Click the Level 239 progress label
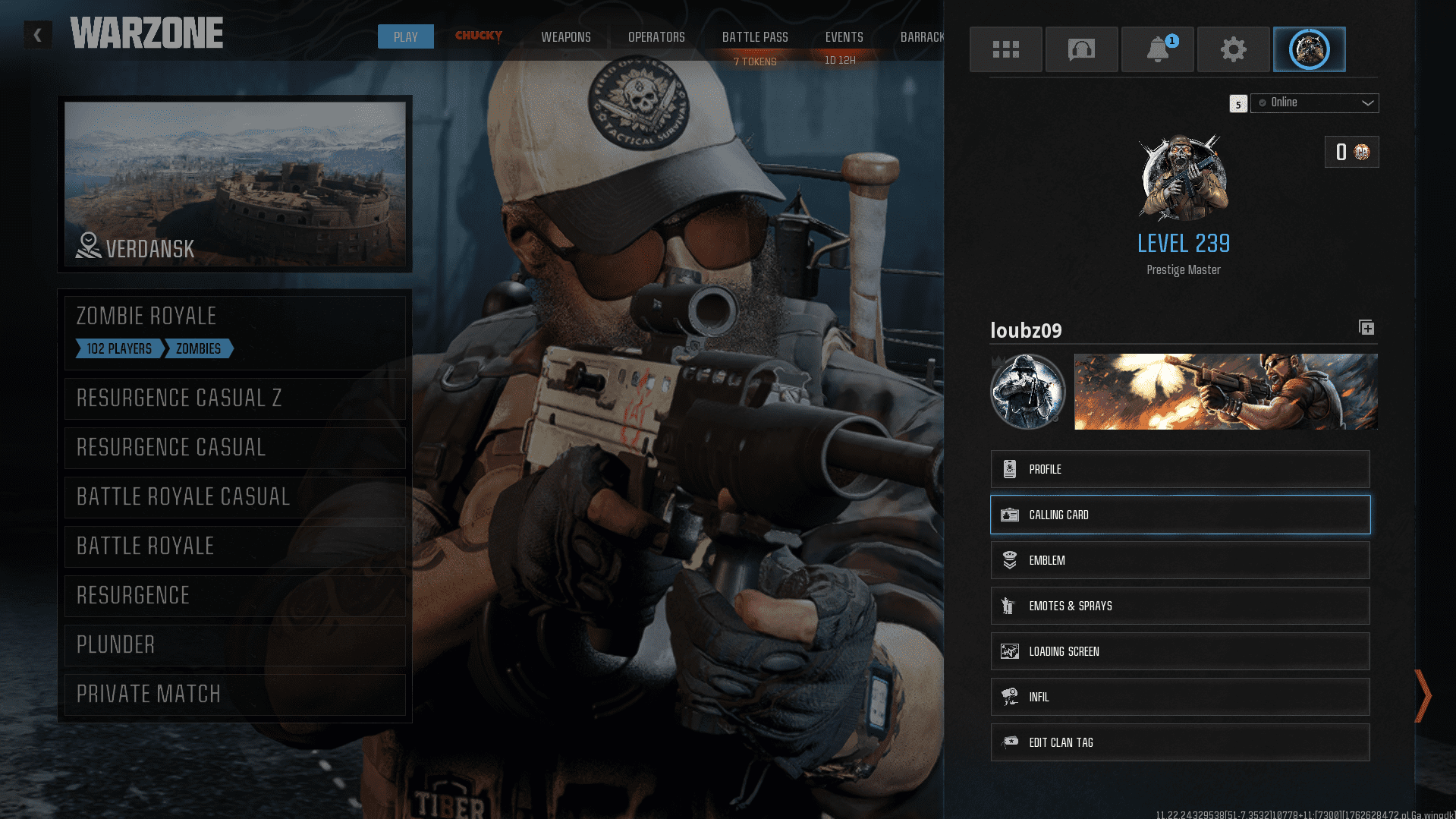 (1183, 243)
